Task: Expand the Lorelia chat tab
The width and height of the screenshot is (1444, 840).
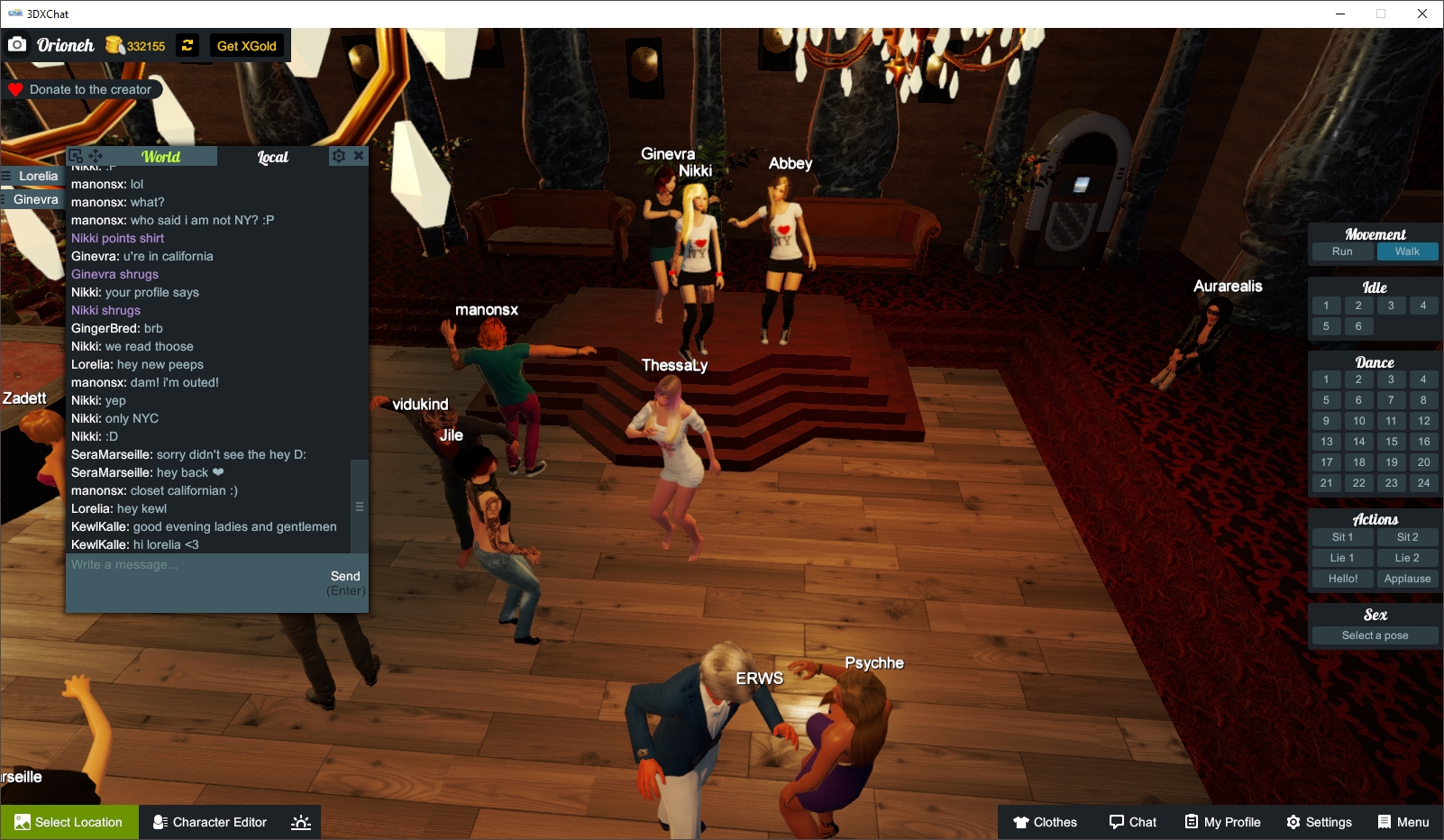Action: click(x=37, y=176)
